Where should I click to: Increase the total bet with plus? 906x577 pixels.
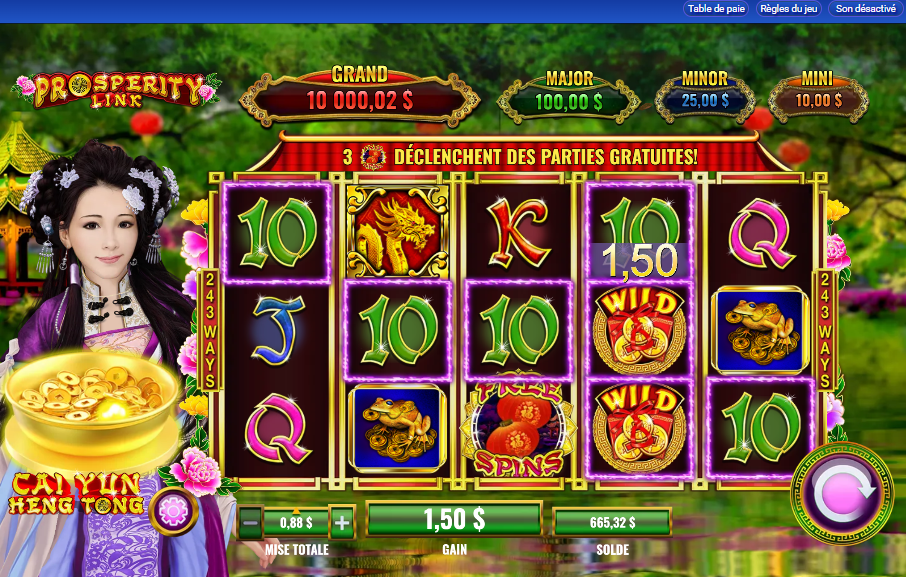click(342, 521)
